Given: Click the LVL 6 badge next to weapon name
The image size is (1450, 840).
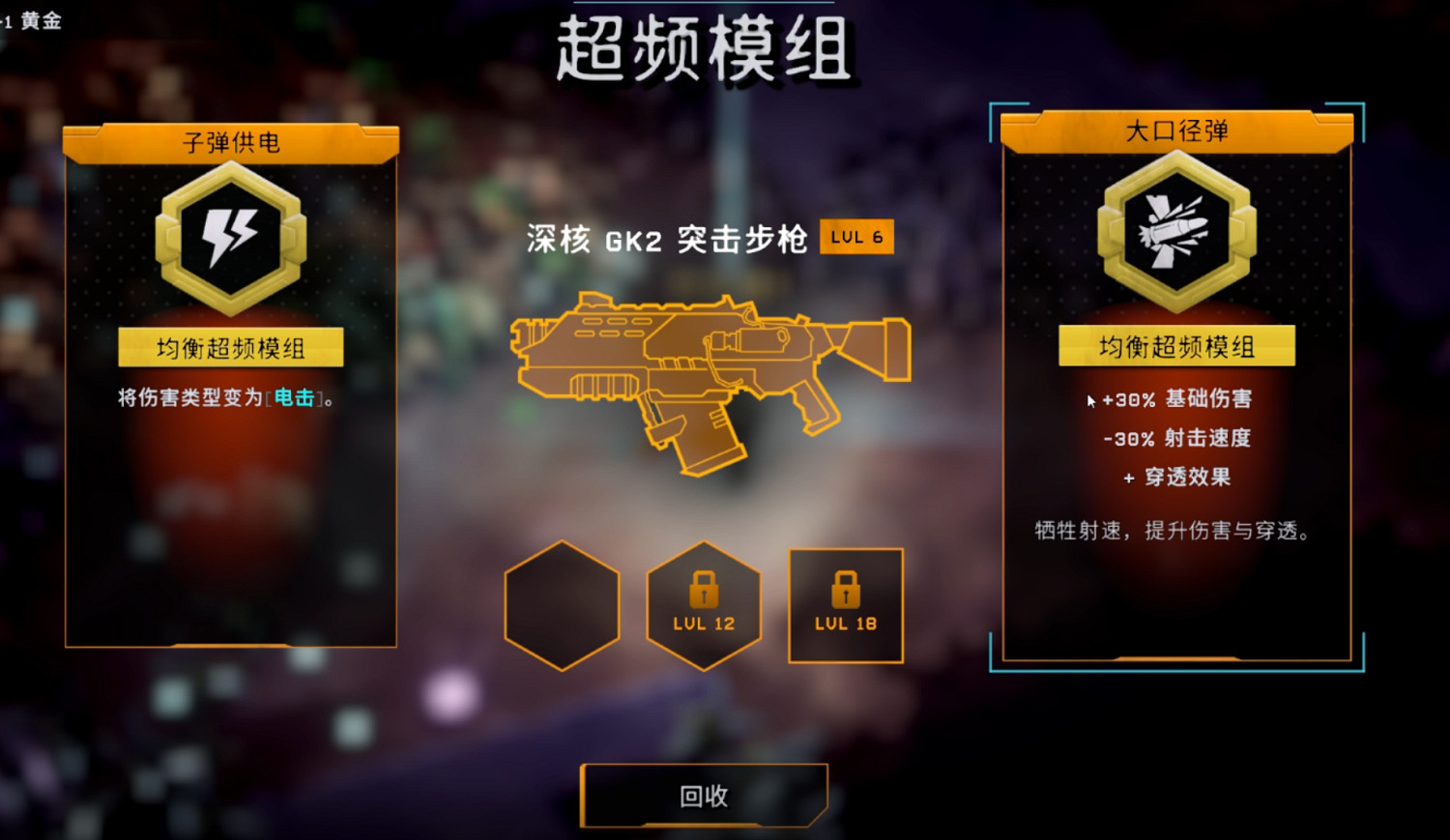Looking at the screenshot, I should tap(855, 236).
